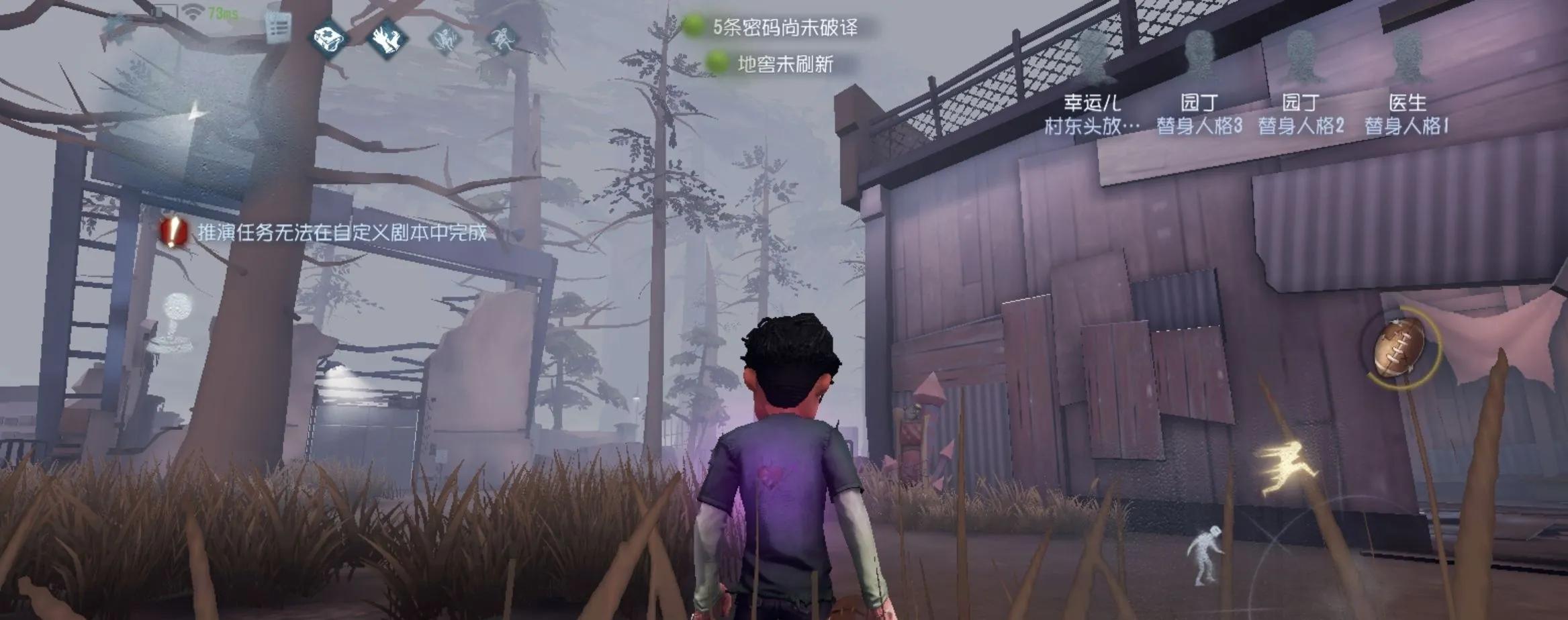This screenshot has height=620, width=1568.
Task: Tap the red exclamation deduction task notice
Action: point(173,232)
